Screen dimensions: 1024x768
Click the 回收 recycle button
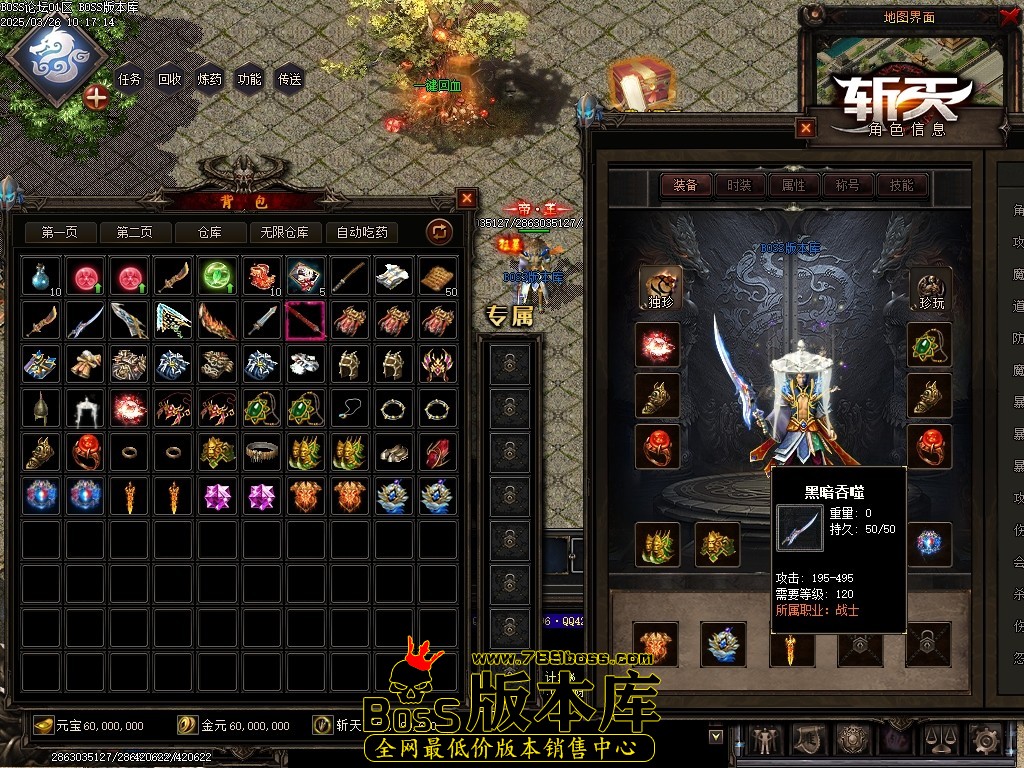pyautogui.click(x=170, y=79)
